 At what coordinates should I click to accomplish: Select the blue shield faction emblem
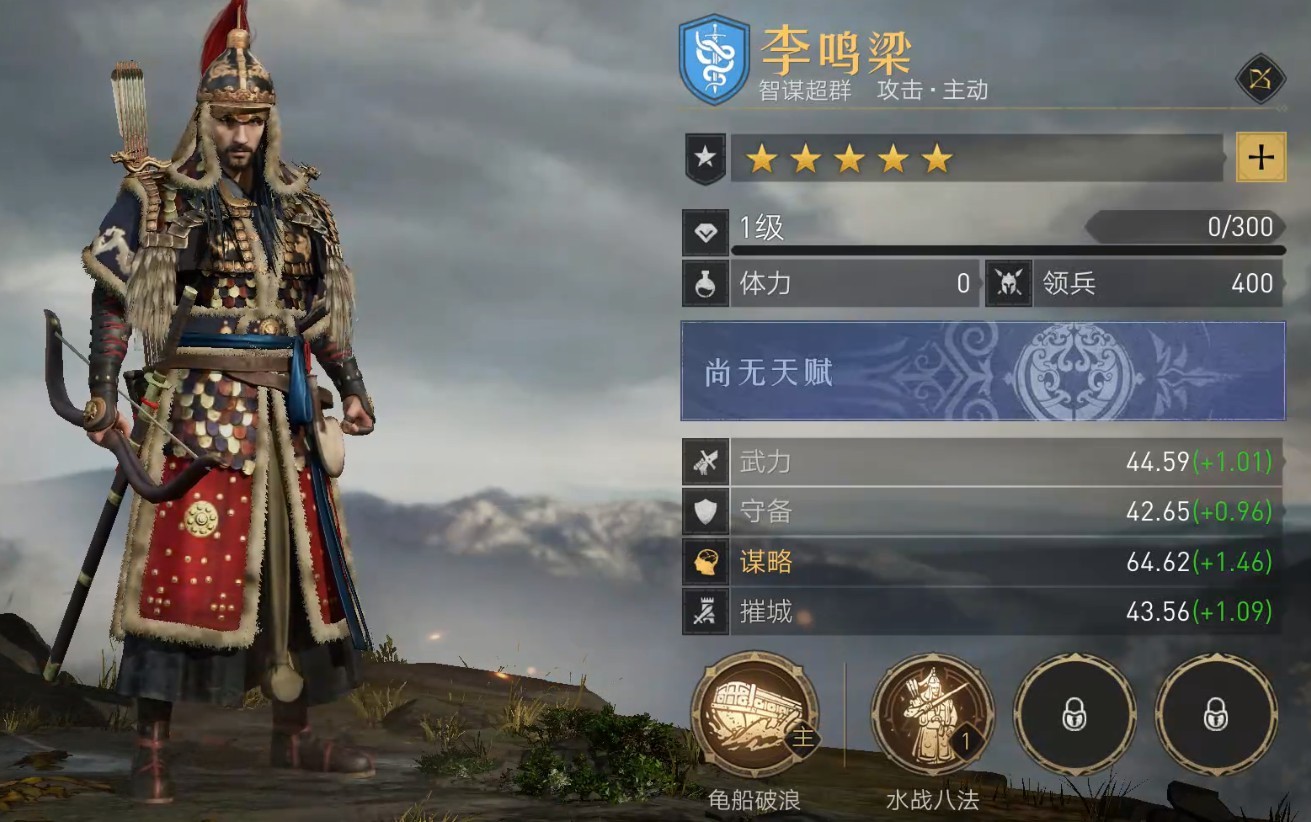pos(714,59)
